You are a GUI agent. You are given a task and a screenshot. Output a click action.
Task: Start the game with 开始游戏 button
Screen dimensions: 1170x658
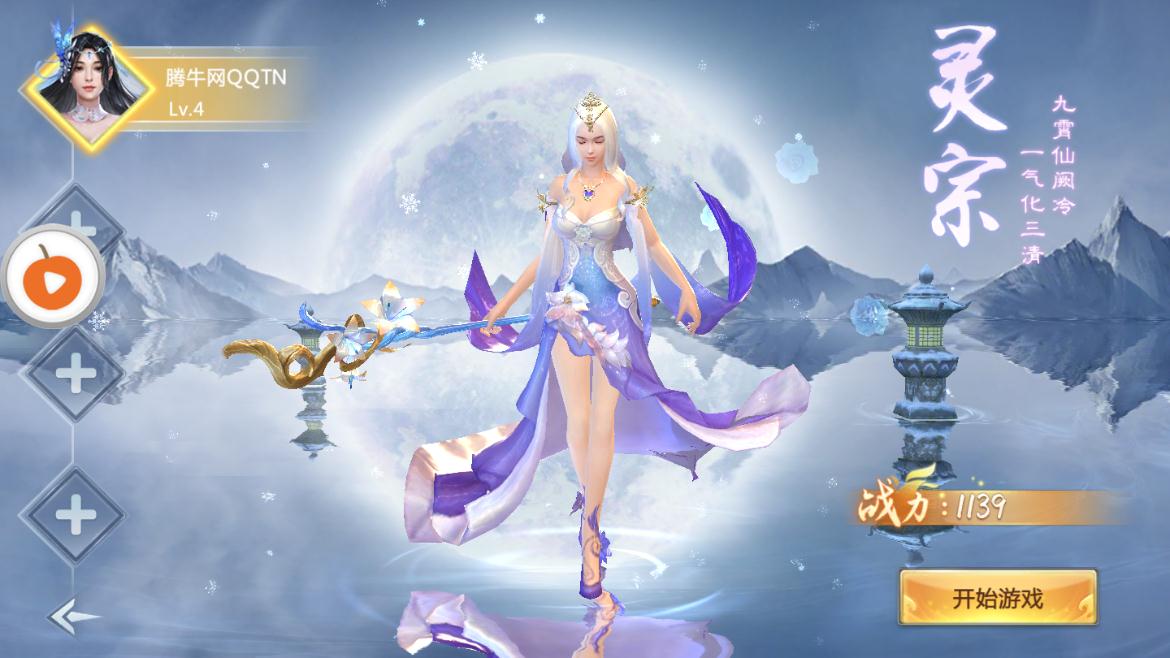(997, 598)
